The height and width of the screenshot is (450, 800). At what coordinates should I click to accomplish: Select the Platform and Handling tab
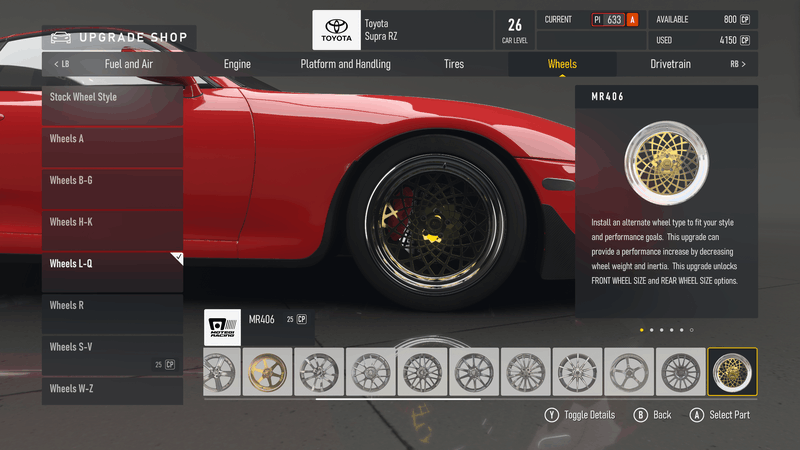[345, 64]
